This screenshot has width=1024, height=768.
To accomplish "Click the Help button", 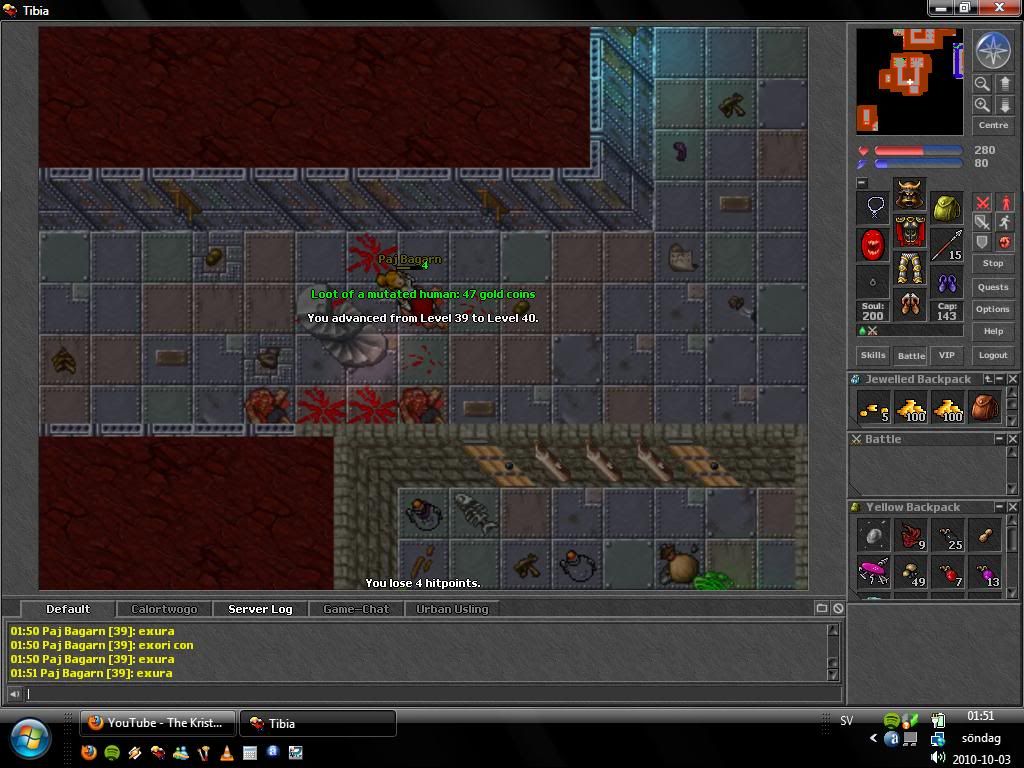I will click(x=993, y=331).
